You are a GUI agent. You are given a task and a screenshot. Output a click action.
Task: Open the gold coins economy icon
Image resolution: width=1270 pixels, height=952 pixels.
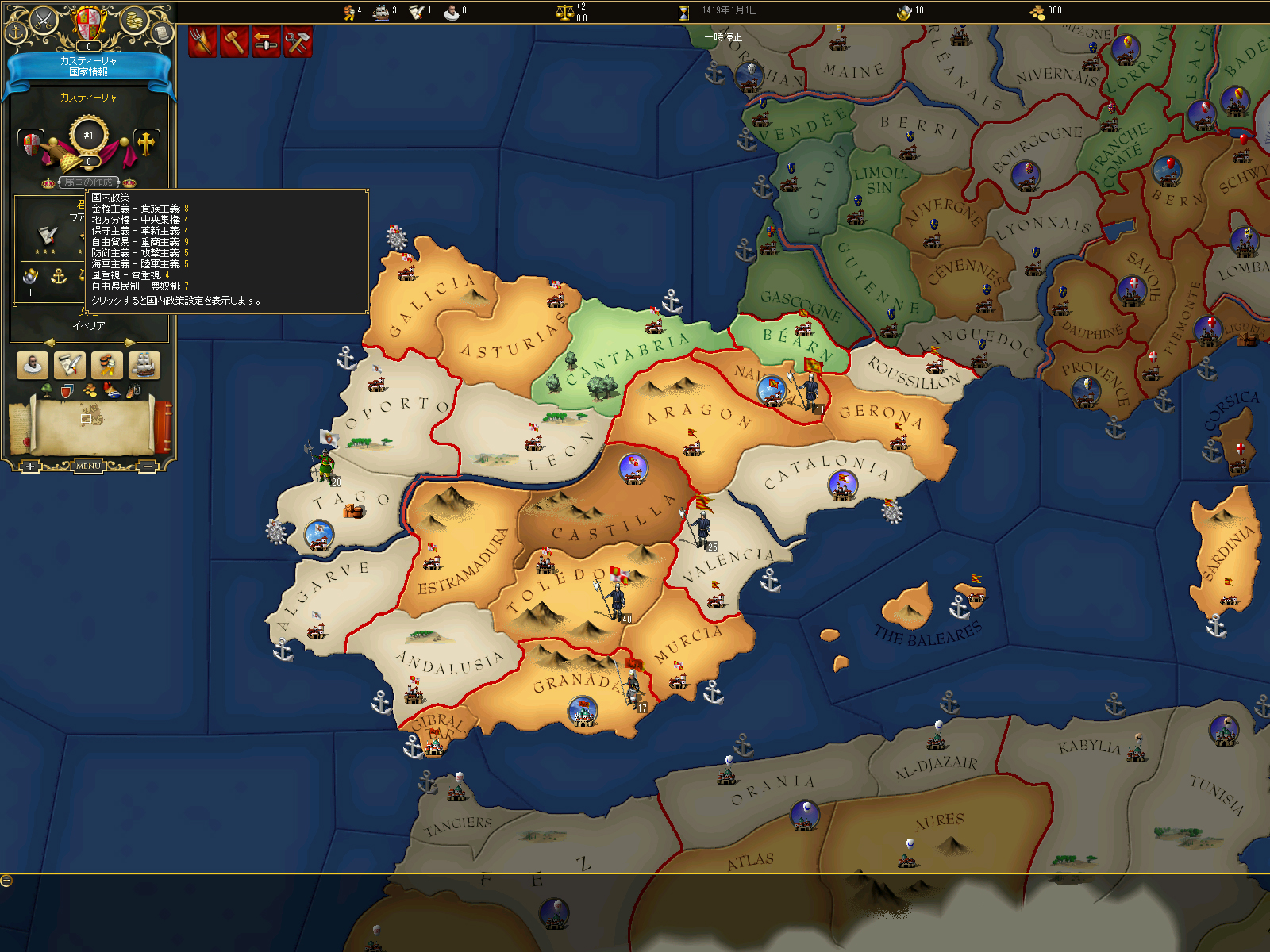tap(134, 19)
